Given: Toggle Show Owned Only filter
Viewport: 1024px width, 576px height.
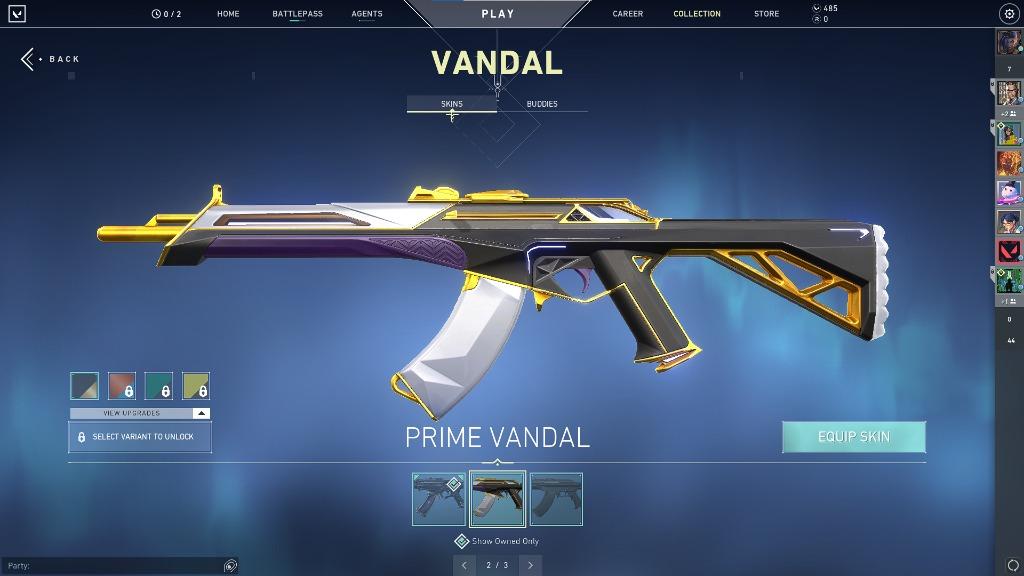Looking at the screenshot, I should (x=462, y=541).
